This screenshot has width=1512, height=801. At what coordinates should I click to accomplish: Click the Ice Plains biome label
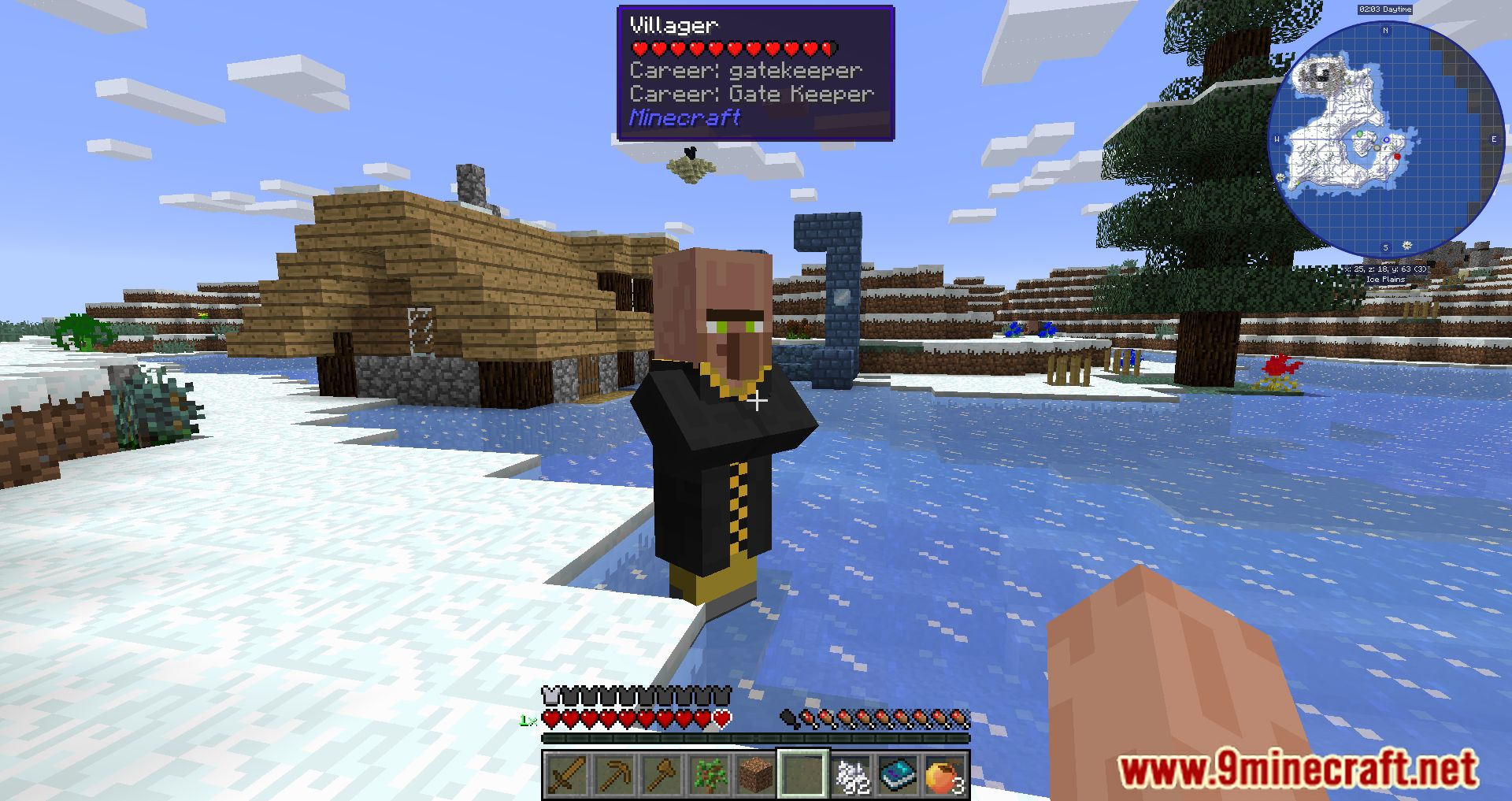coord(1385,278)
